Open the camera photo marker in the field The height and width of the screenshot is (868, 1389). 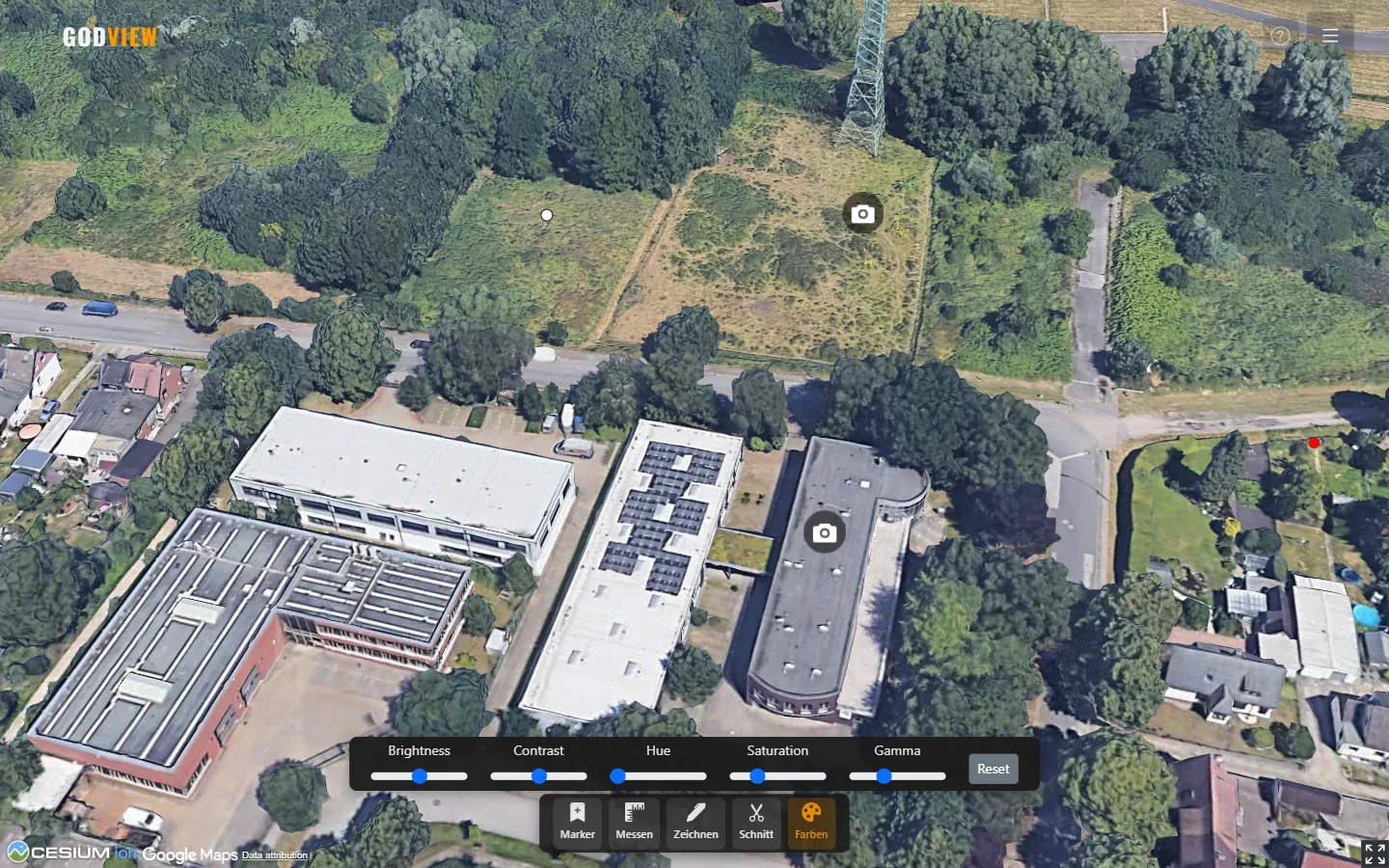pyautogui.click(x=861, y=213)
